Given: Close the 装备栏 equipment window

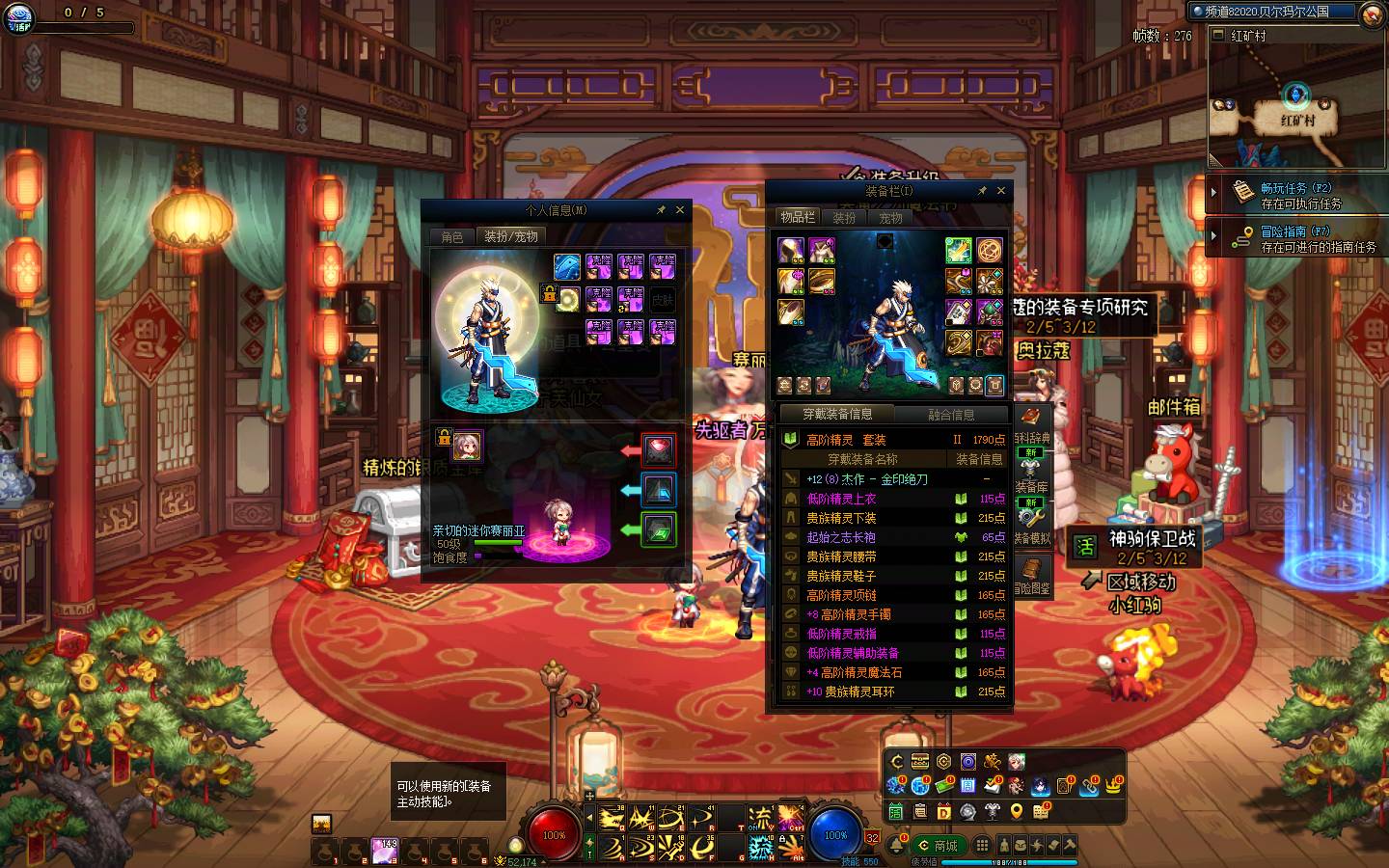Looking at the screenshot, I should click(x=1000, y=191).
